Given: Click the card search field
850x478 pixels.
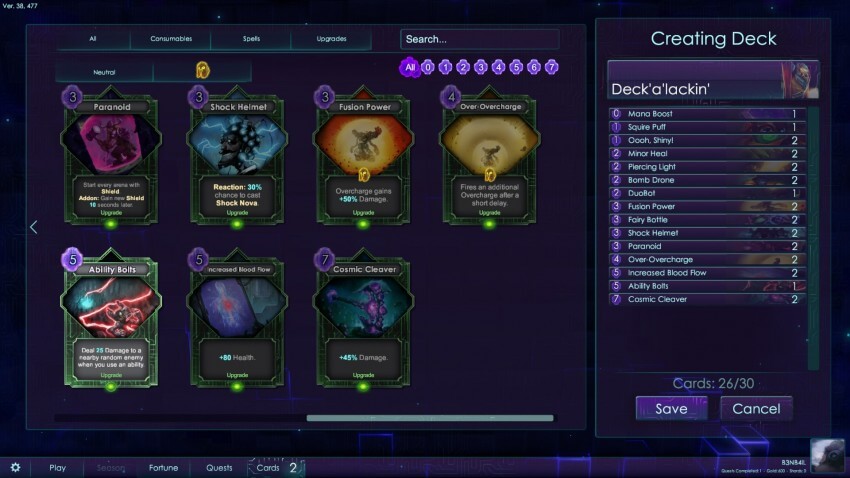Looking at the screenshot, I should 479,39.
